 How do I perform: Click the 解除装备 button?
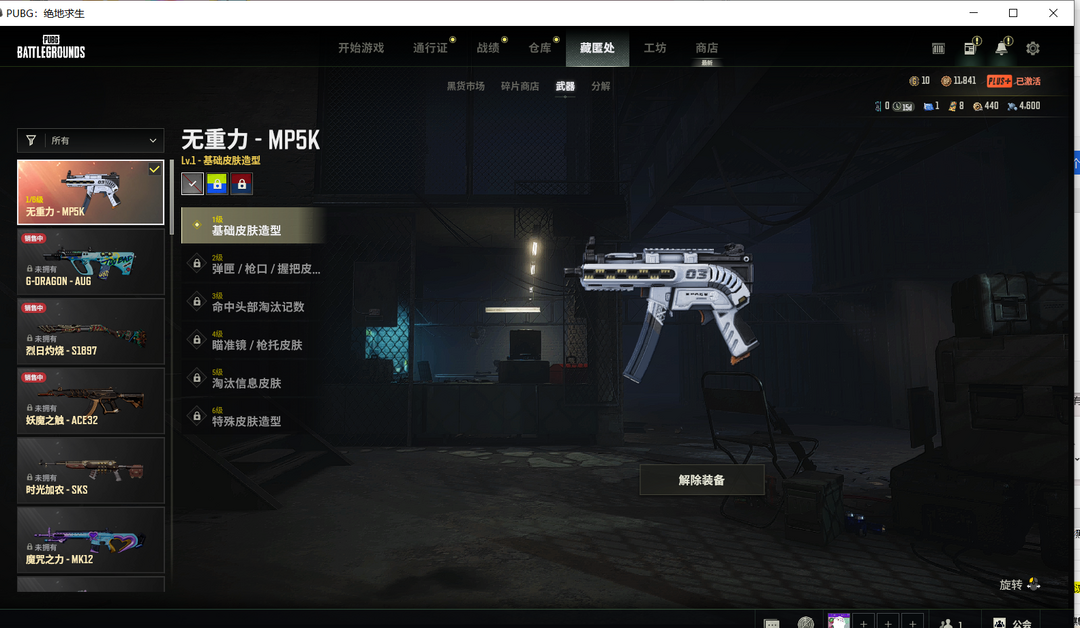(x=701, y=480)
